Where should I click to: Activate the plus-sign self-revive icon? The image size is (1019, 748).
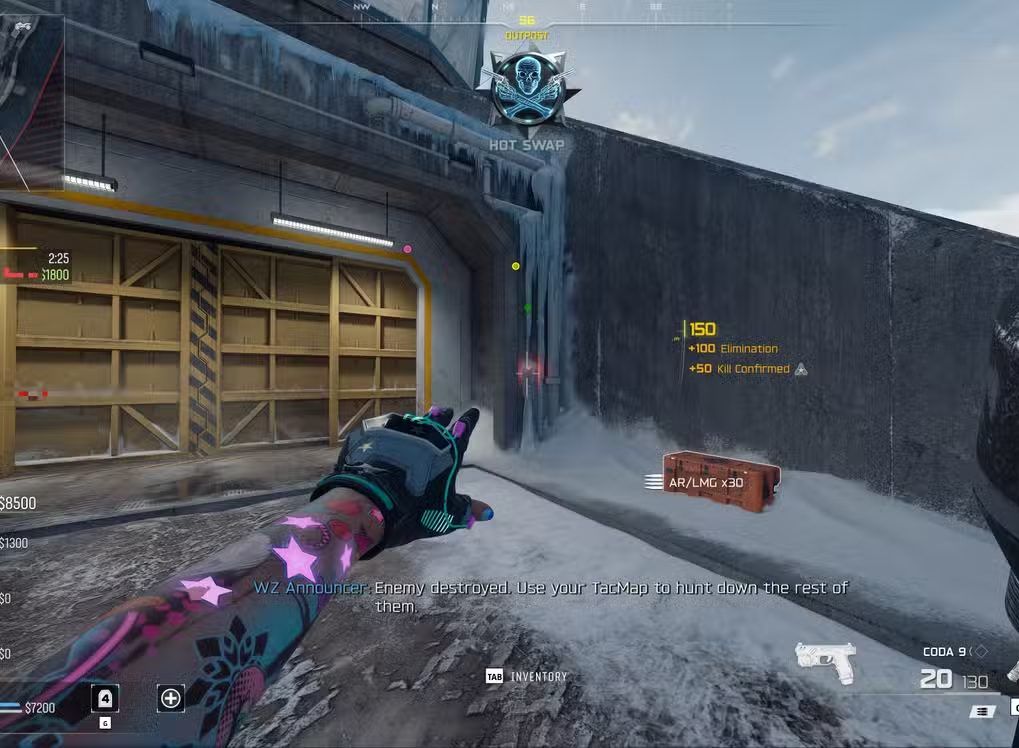point(171,697)
